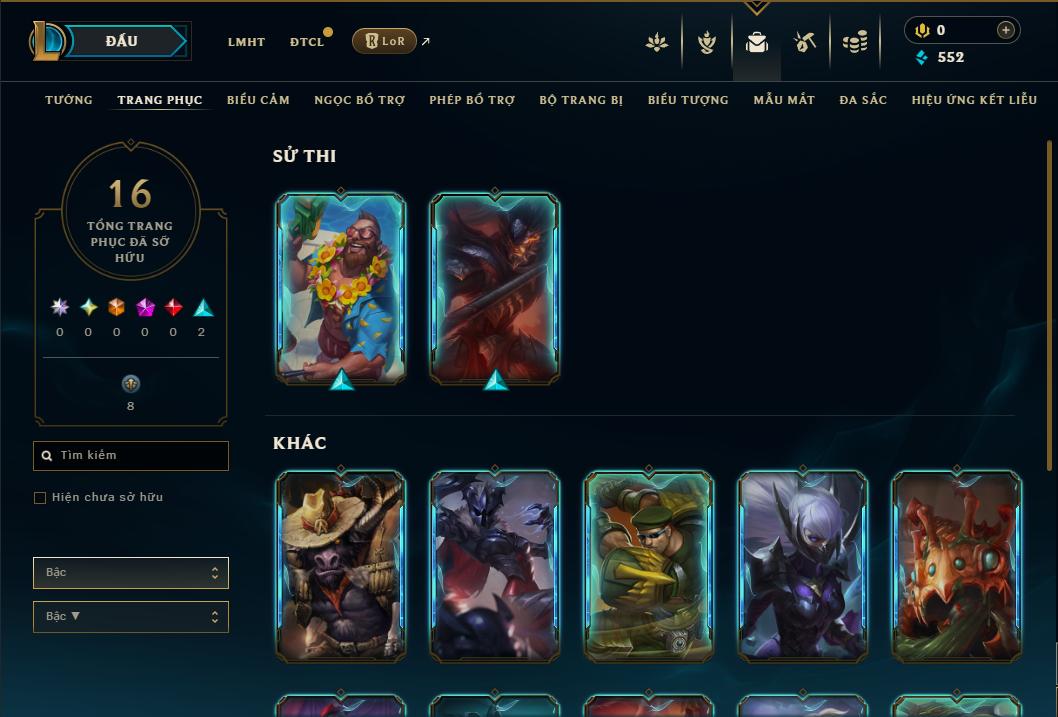Screen dimensions: 1058x717
Task: Open the crafting hammer icon
Action: tap(805, 42)
